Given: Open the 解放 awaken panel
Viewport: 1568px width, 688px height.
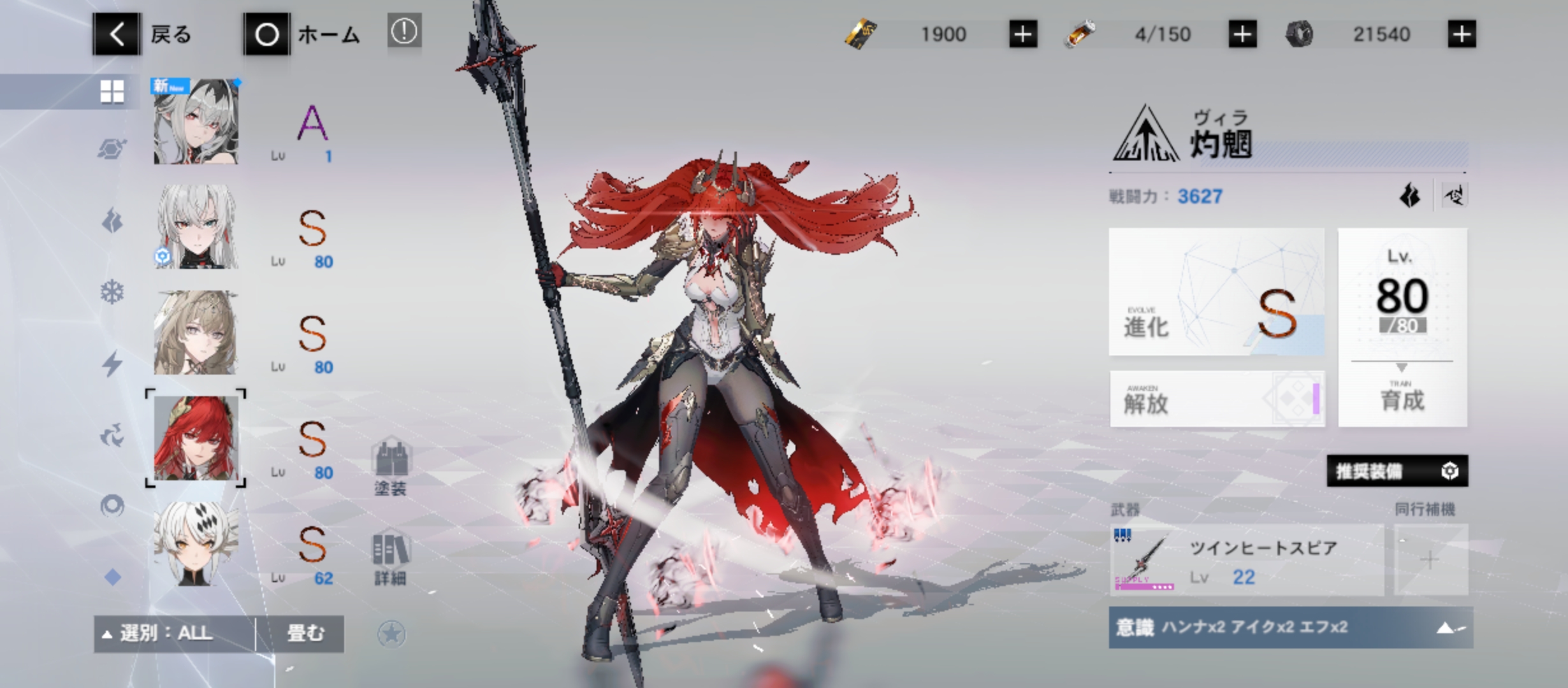Looking at the screenshot, I should click(x=1216, y=399).
